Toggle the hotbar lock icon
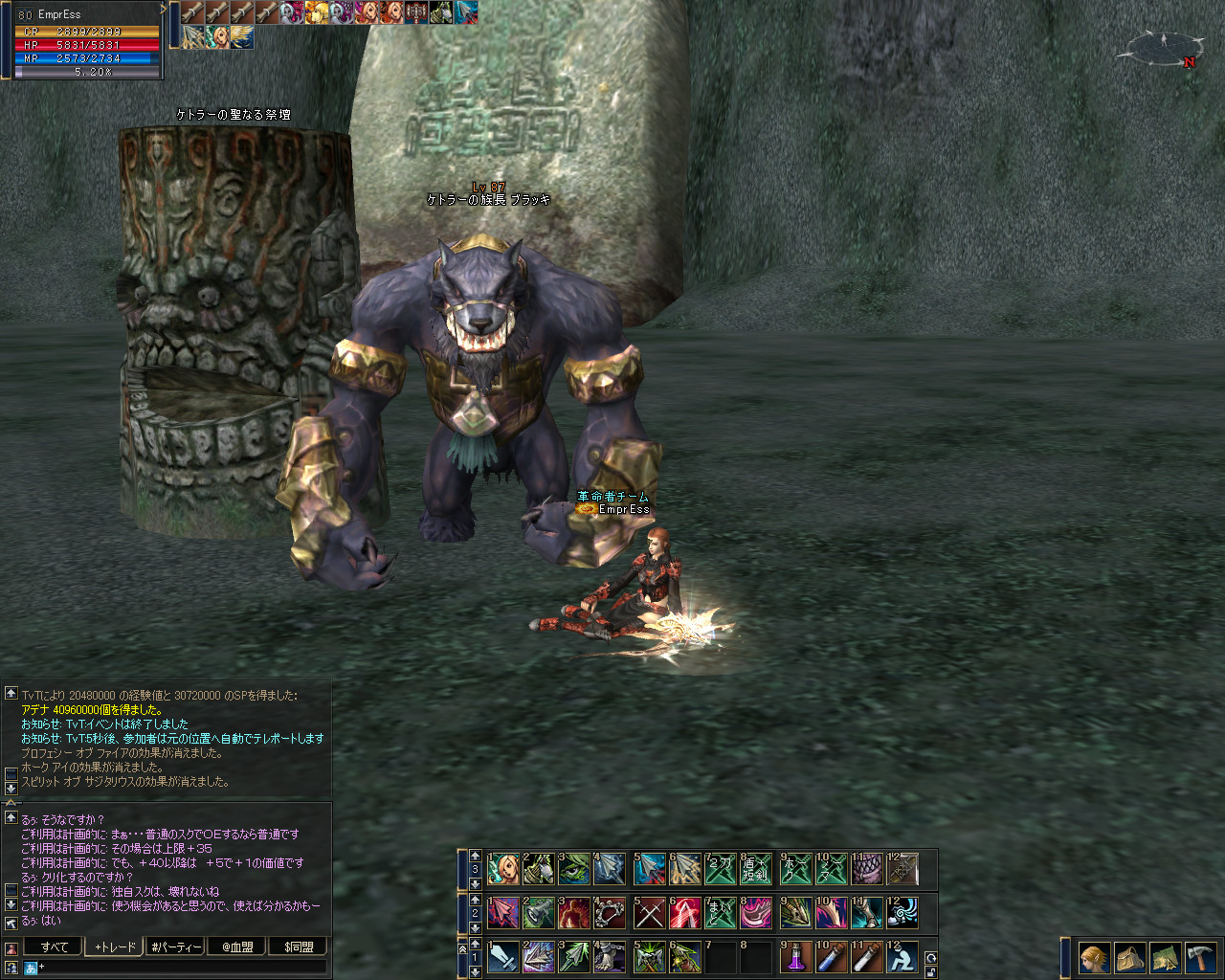The height and width of the screenshot is (980, 1225). 930,971
